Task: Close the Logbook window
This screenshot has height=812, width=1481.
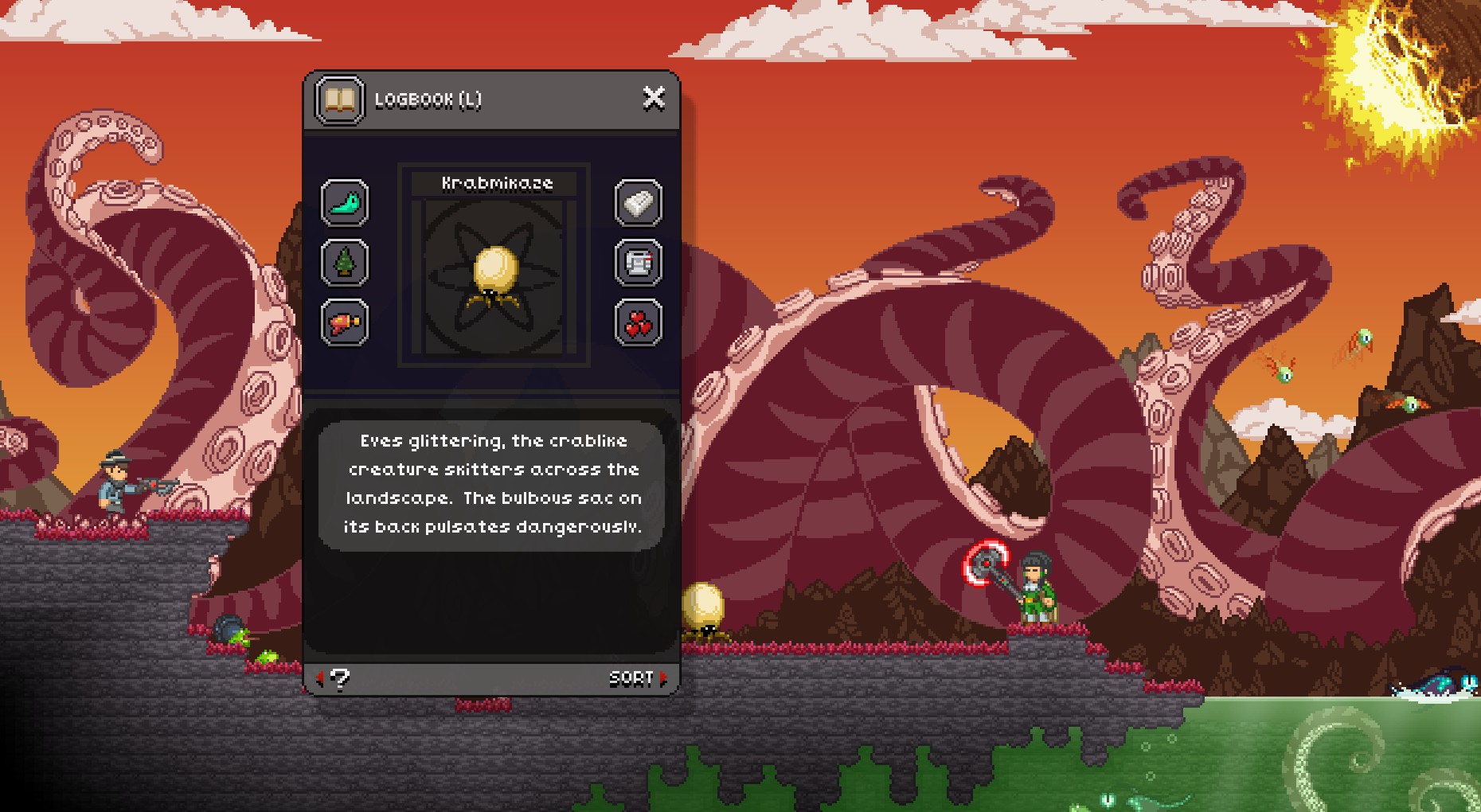Action: tap(655, 97)
